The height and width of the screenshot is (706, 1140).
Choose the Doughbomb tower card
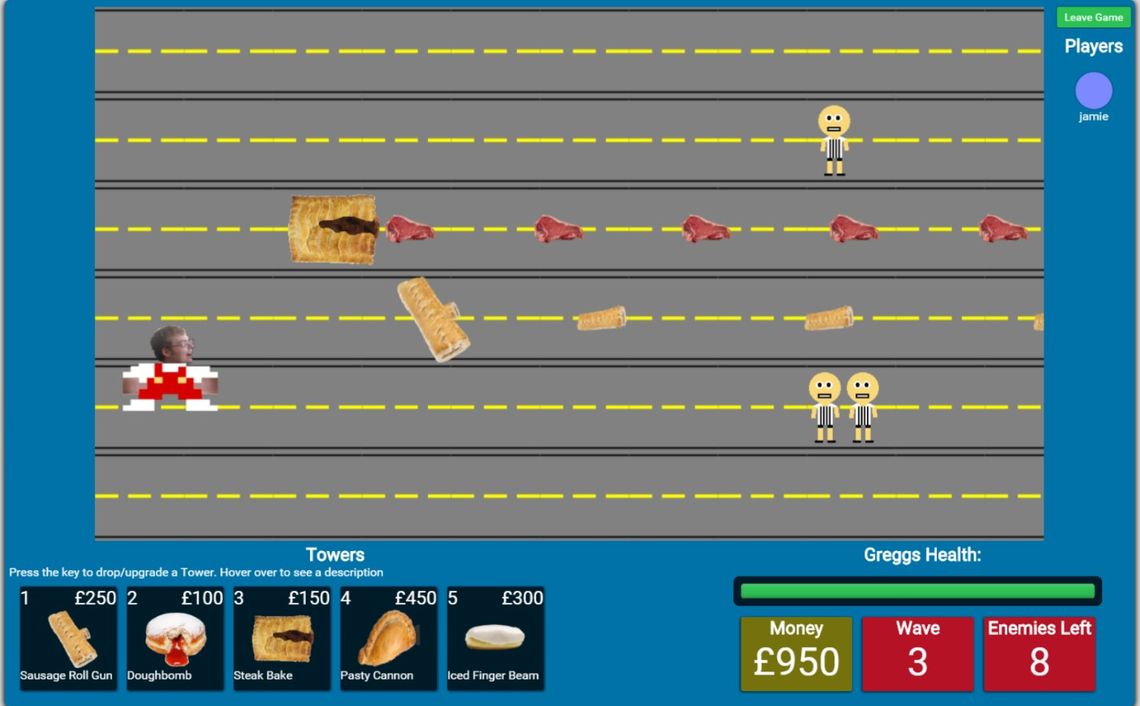pos(175,638)
